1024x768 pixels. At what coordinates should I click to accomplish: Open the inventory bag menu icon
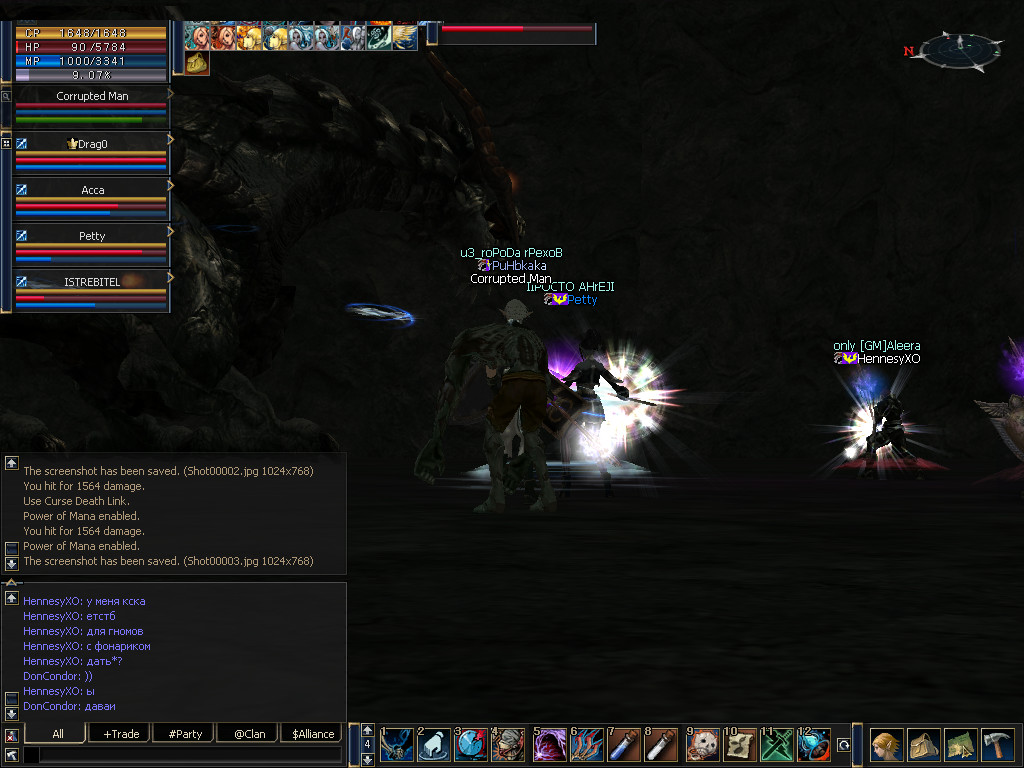[x=923, y=745]
